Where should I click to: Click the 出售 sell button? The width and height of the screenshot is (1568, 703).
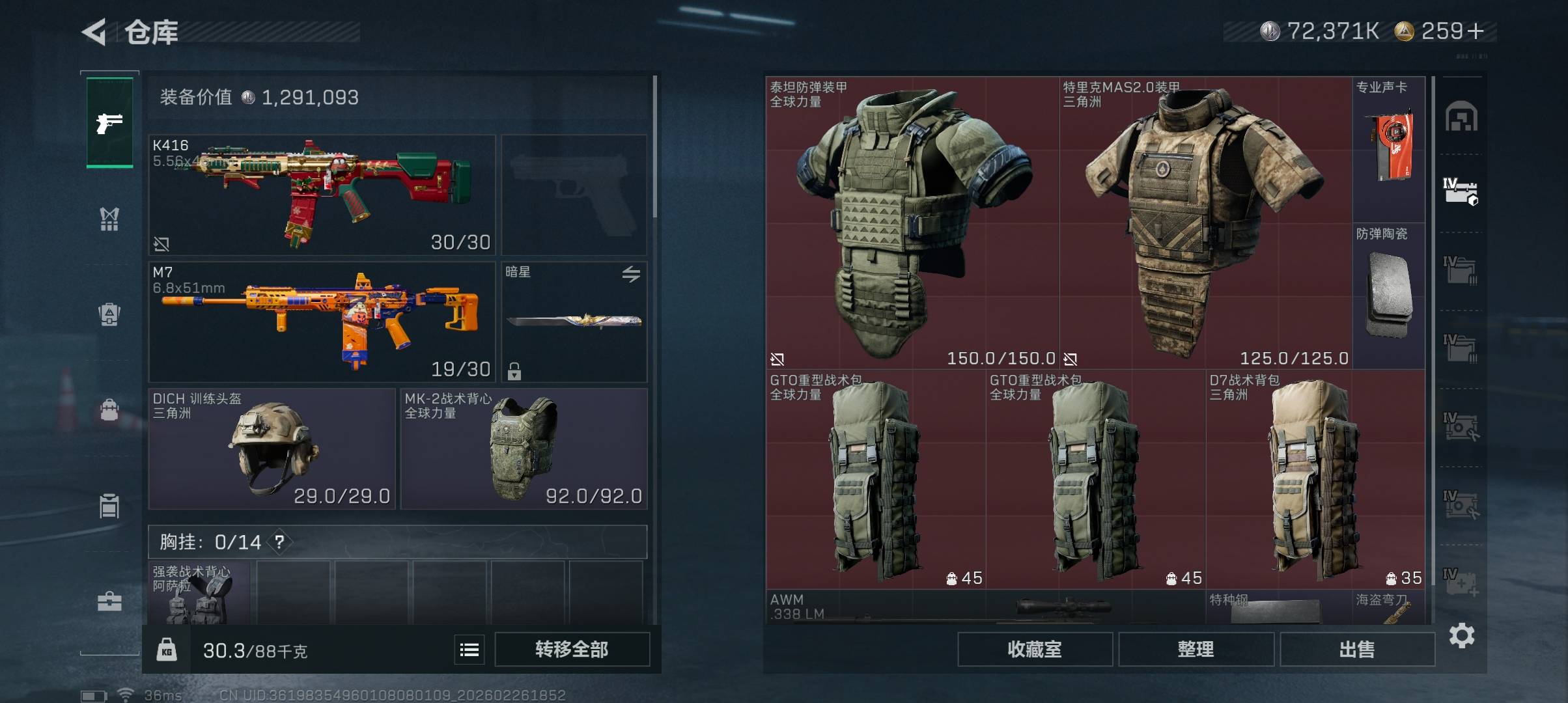[x=1357, y=649]
